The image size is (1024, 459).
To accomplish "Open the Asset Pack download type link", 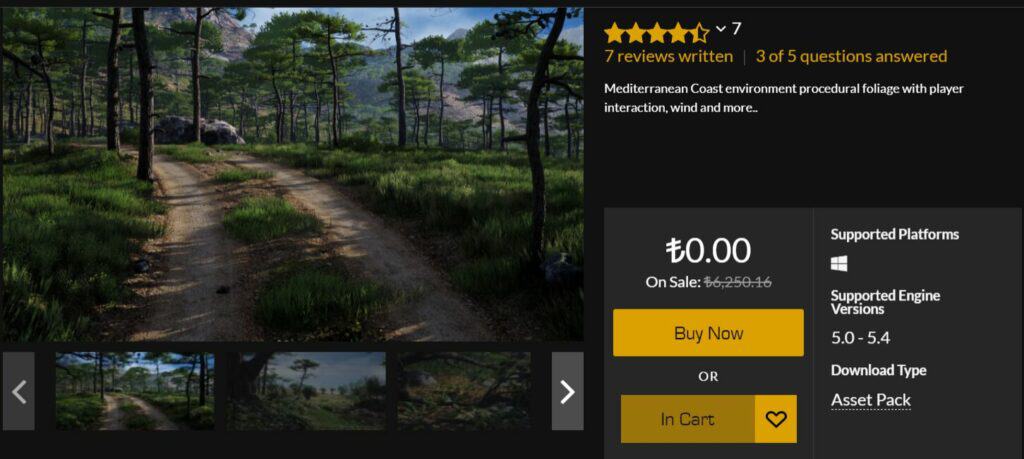I will 870,400.
